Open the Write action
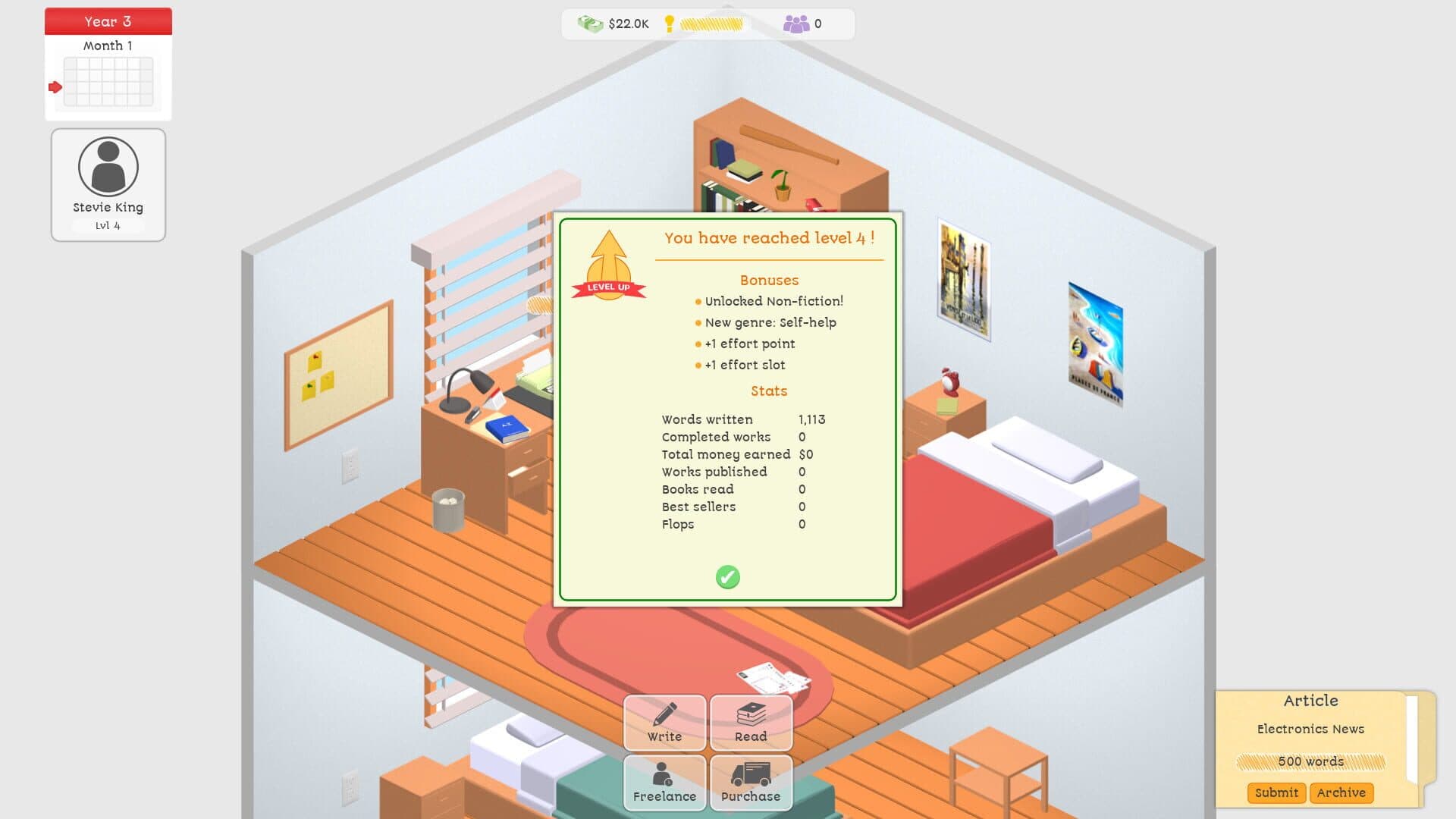 (x=664, y=723)
